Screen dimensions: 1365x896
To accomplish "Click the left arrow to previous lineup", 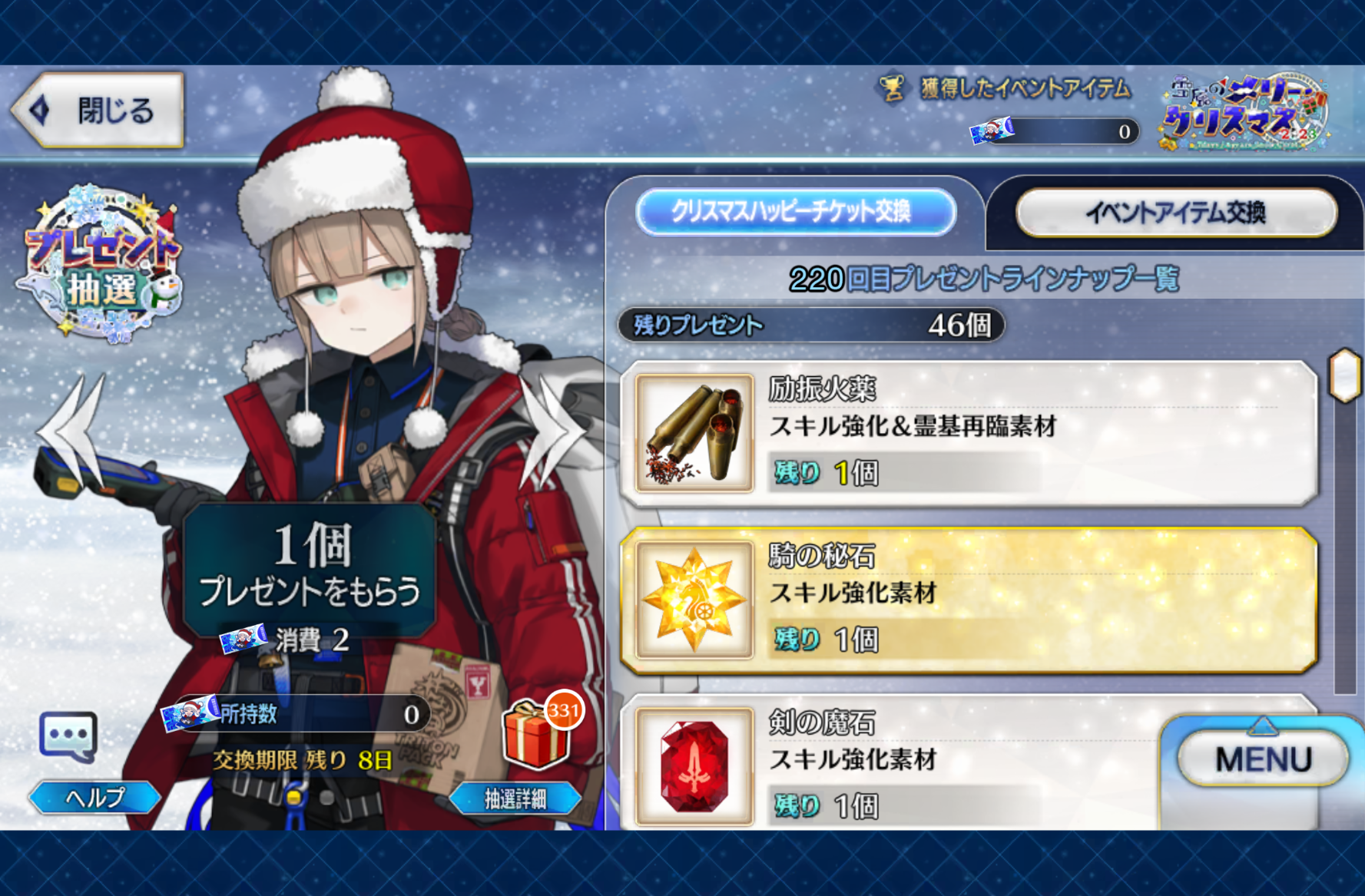I will (x=75, y=431).
